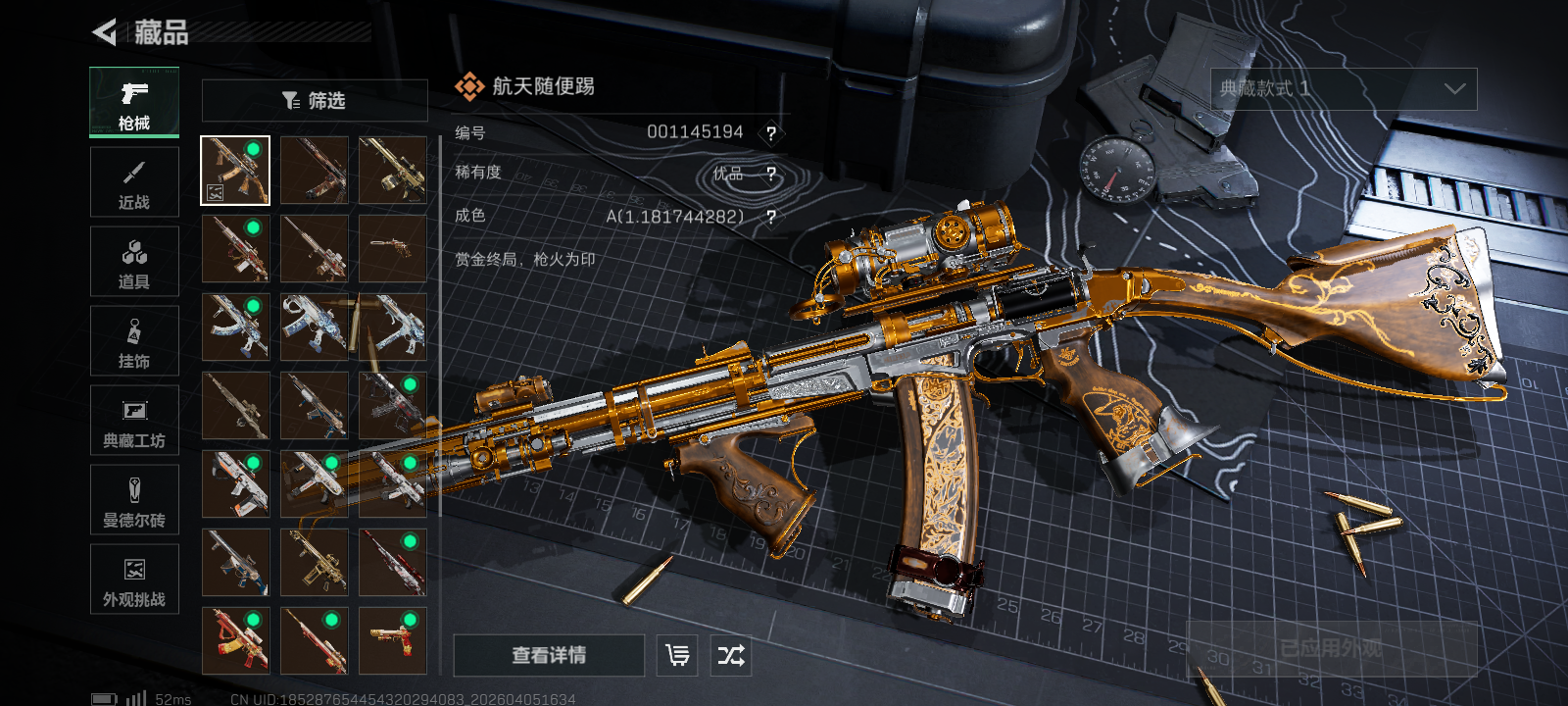Show help for 稀有度 rarity
The image size is (1568, 706).
tap(771, 175)
